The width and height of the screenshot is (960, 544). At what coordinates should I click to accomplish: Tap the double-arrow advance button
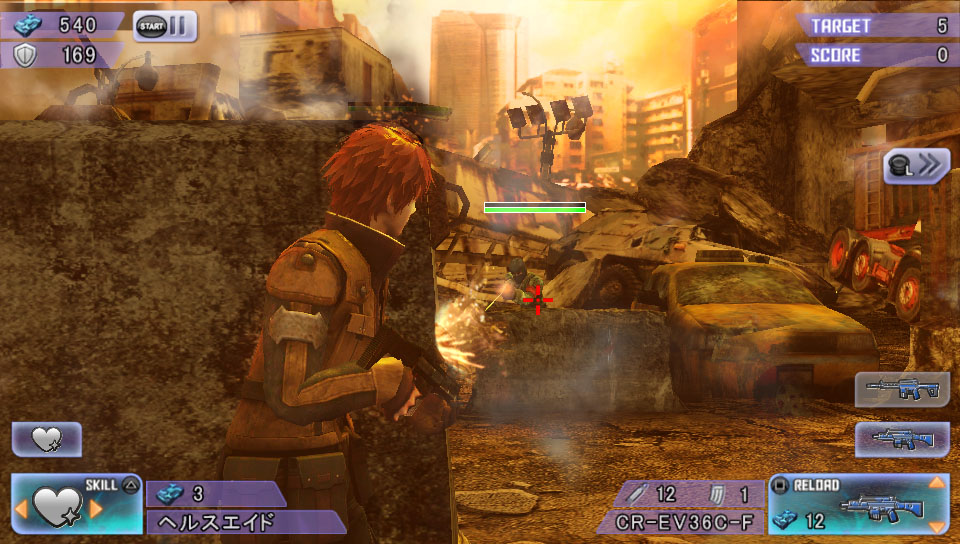point(916,166)
